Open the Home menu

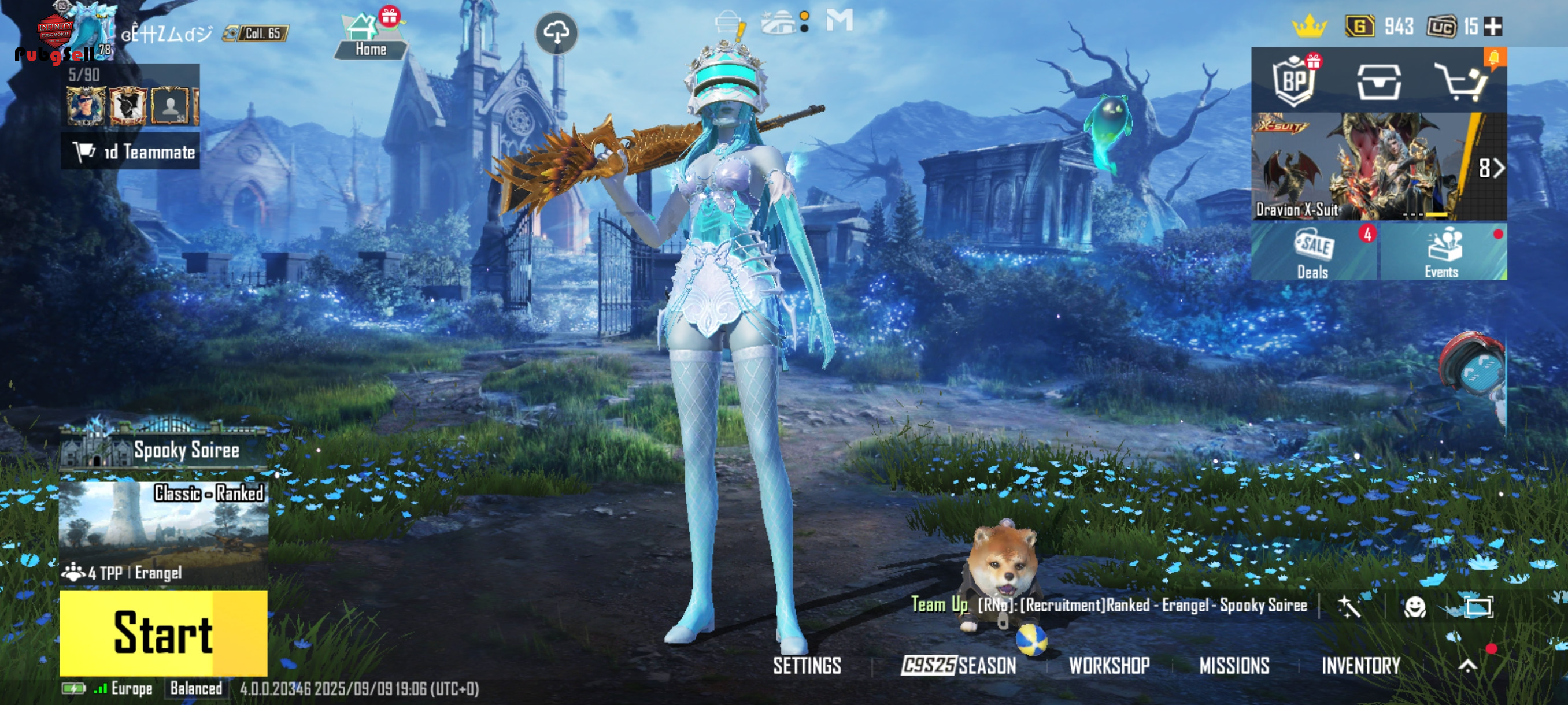coord(370,35)
